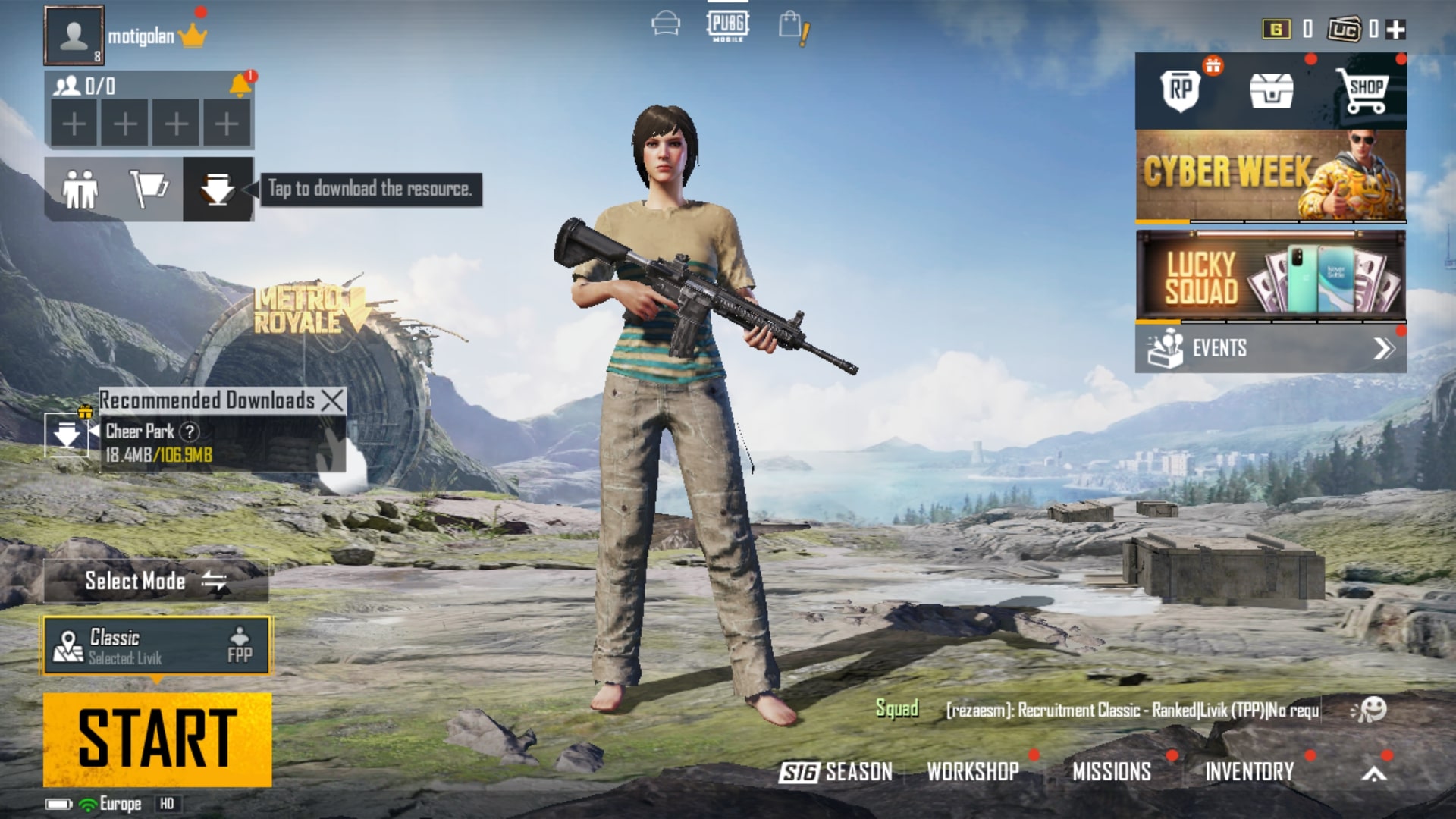Viewport: 1456px width, 819px height.
Task: View the Lucky Squad banner
Action: 1270,275
